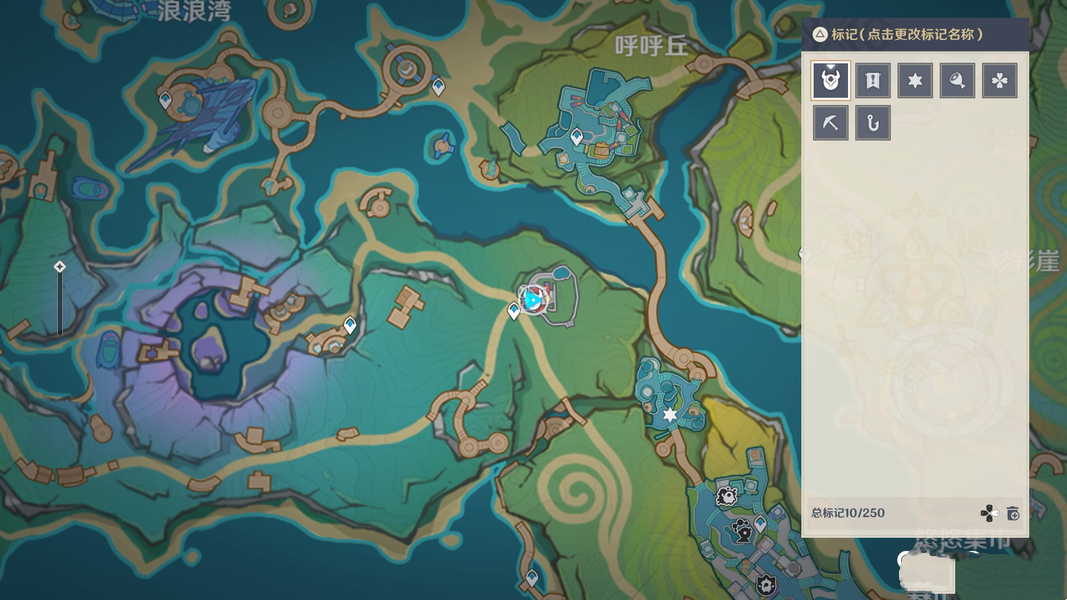Select the pickaxe marker icon
1067x600 pixels.
pyautogui.click(x=831, y=123)
